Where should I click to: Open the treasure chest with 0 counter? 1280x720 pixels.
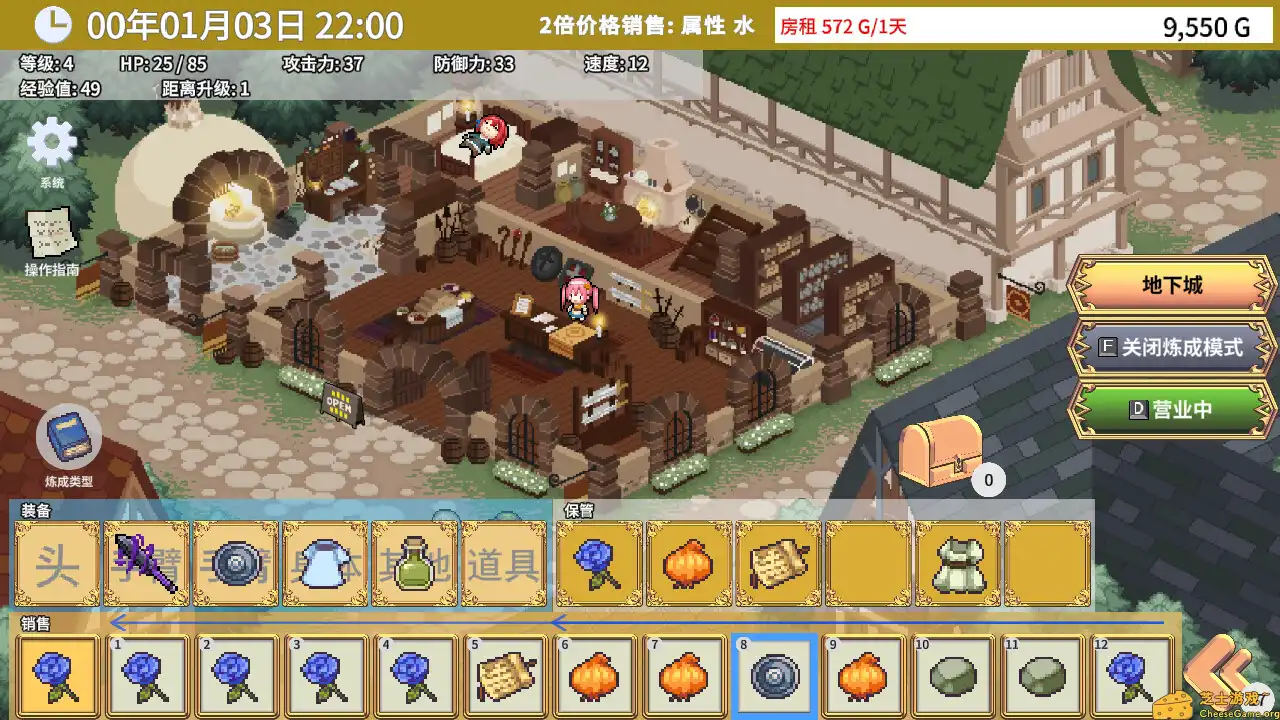coord(940,450)
